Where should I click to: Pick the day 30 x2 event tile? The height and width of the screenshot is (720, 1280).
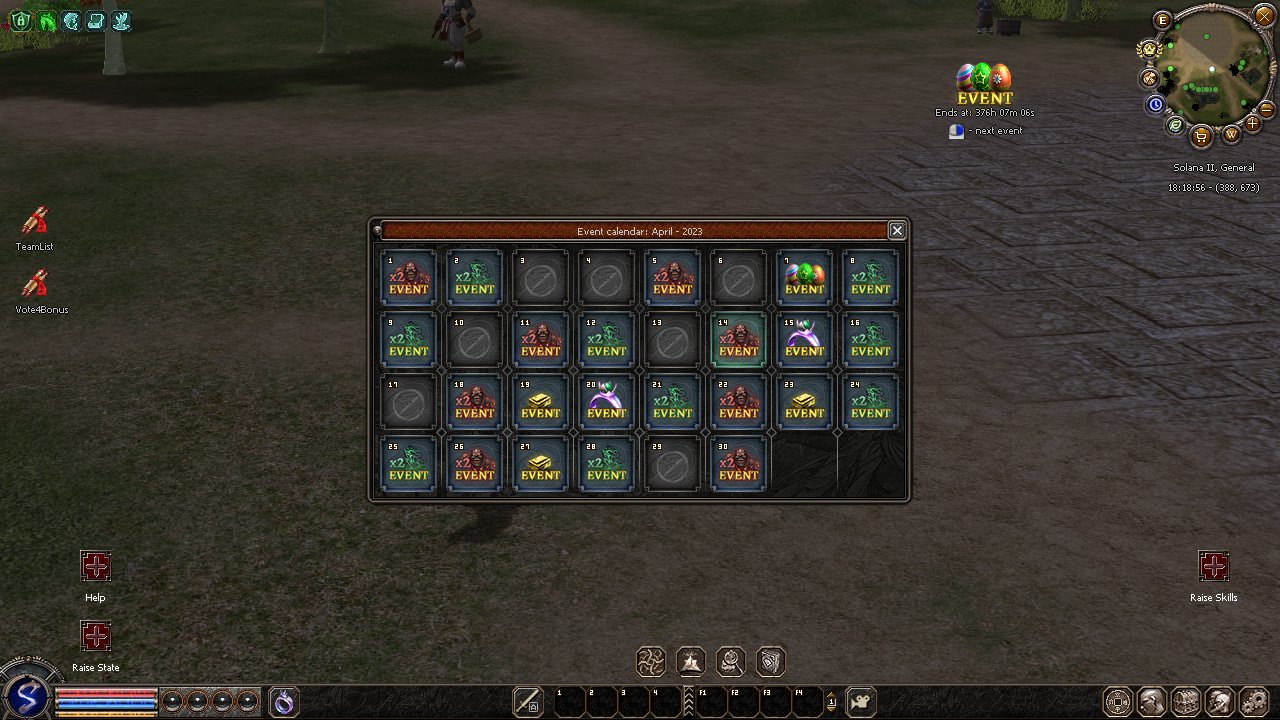pos(738,463)
